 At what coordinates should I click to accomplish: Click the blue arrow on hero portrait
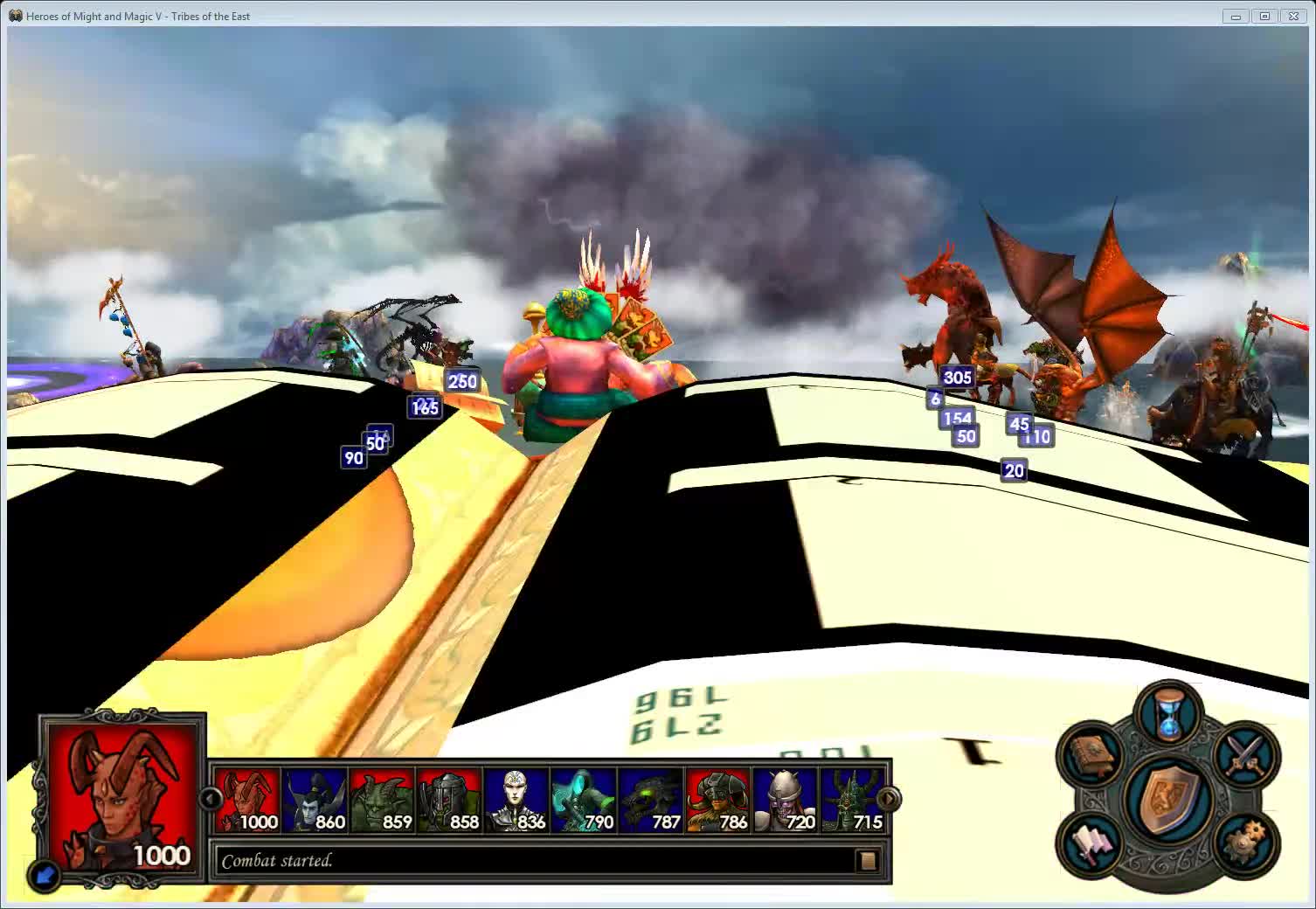pos(44,874)
